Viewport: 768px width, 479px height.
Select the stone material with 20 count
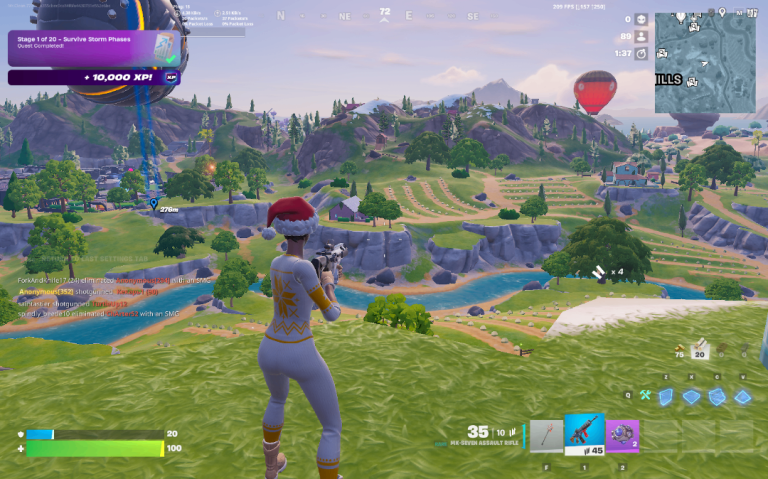702,349
